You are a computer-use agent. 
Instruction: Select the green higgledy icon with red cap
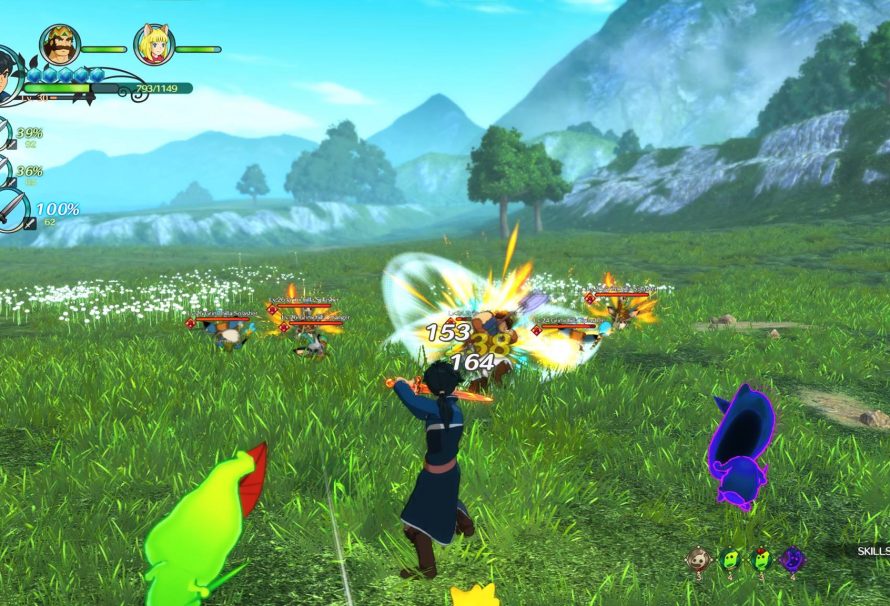[762, 560]
